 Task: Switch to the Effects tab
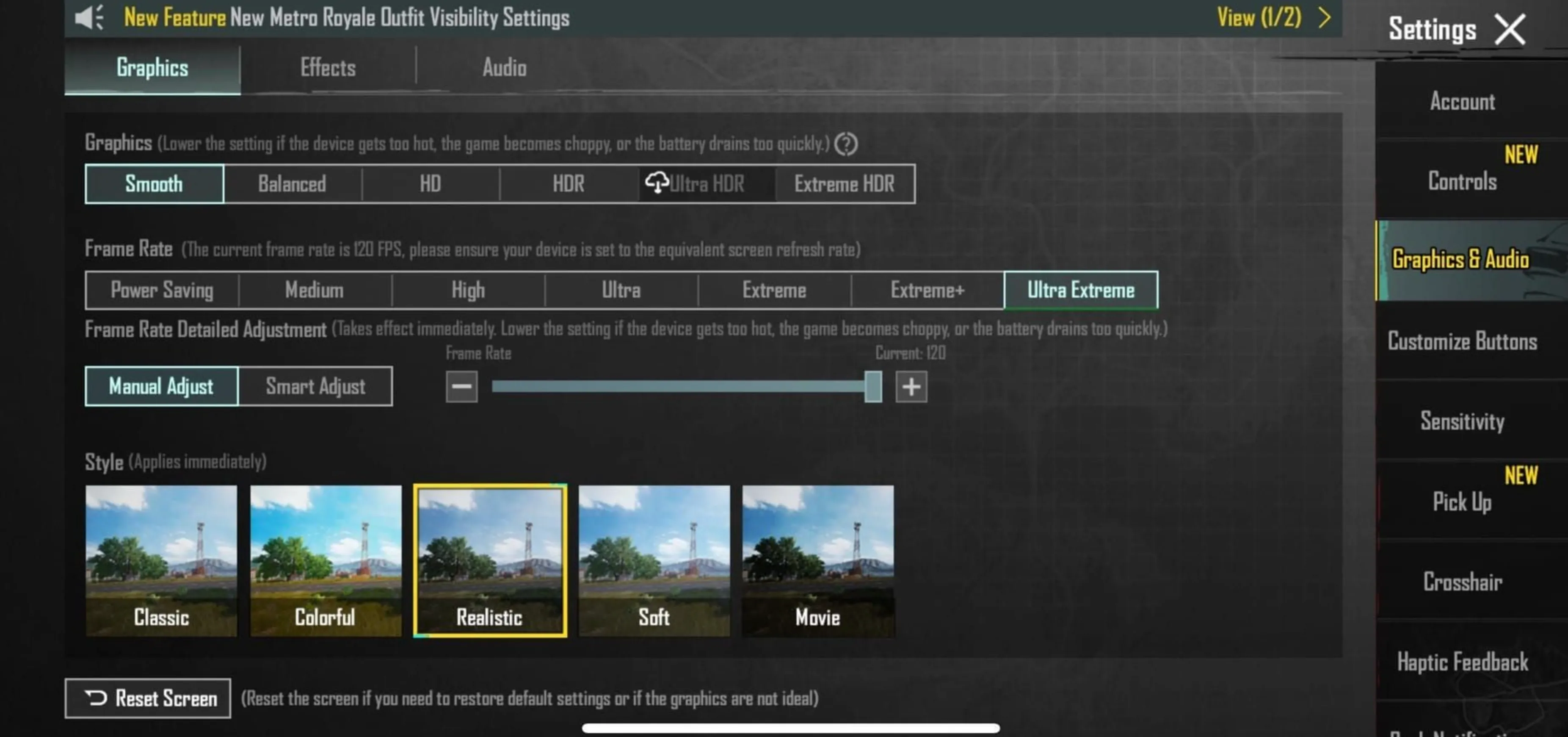click(328, 68)
